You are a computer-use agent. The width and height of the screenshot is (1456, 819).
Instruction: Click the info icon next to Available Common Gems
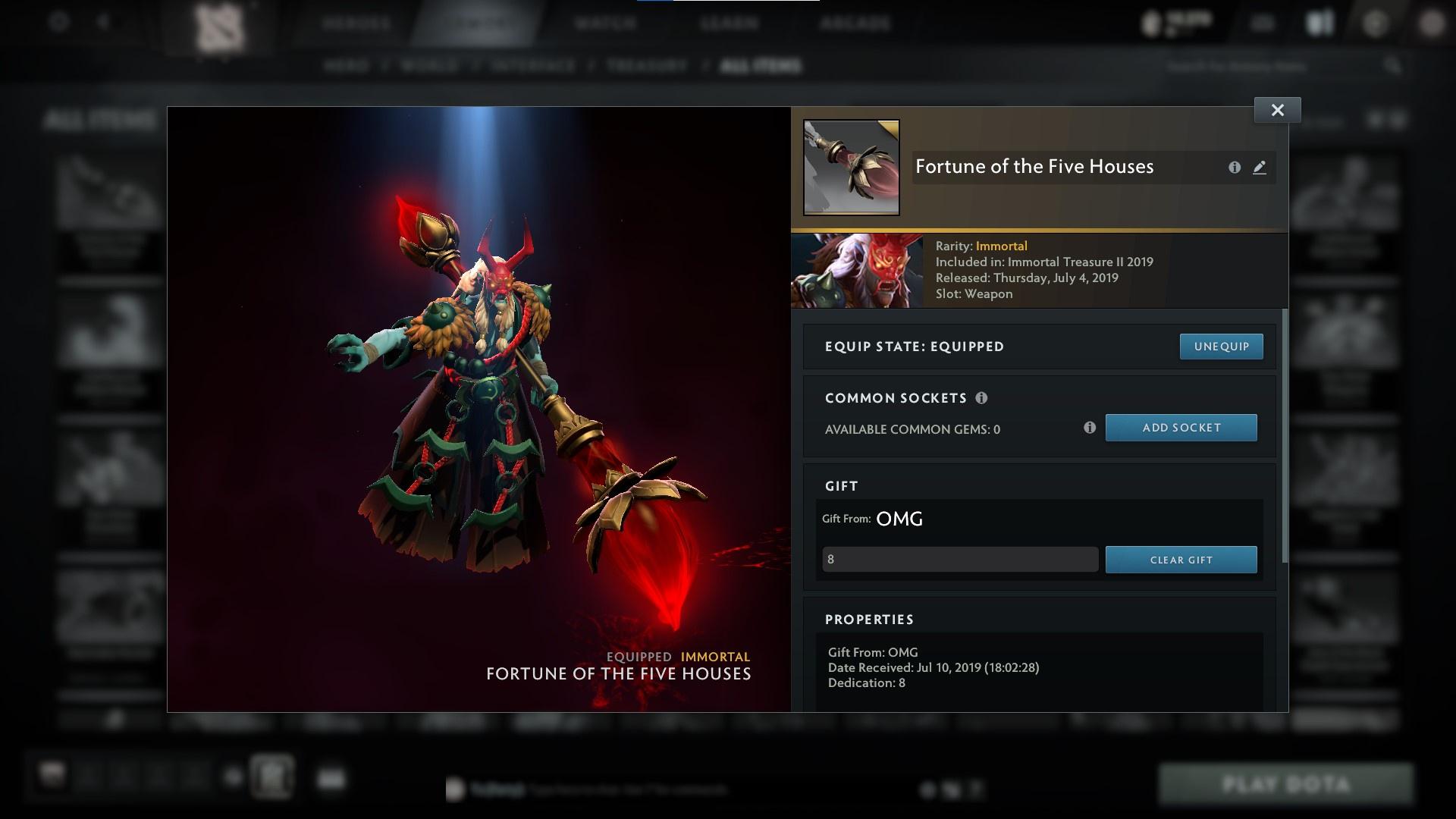(x=1090, y=428)
